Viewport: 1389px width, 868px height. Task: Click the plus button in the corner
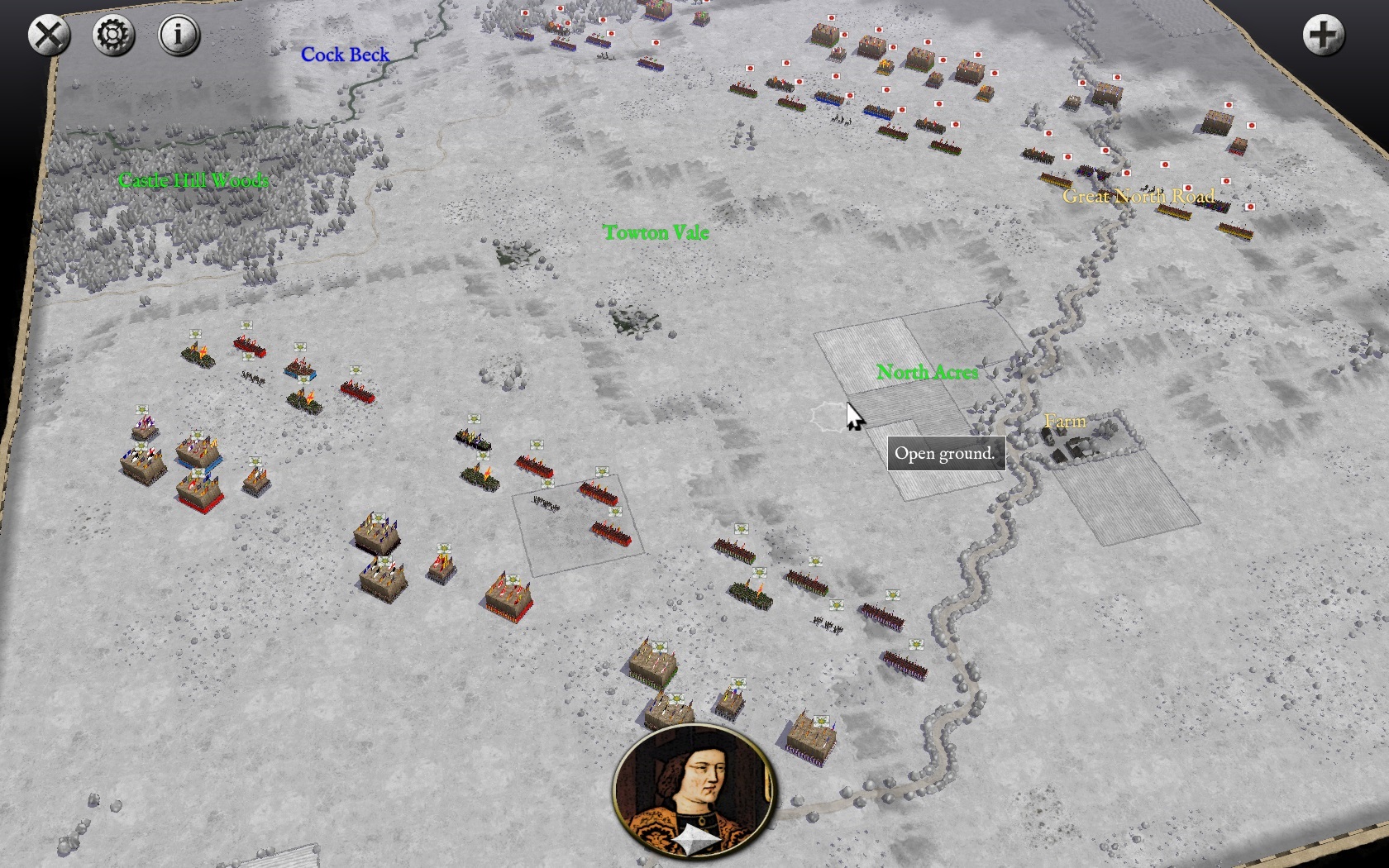(x=1323, y=36)
